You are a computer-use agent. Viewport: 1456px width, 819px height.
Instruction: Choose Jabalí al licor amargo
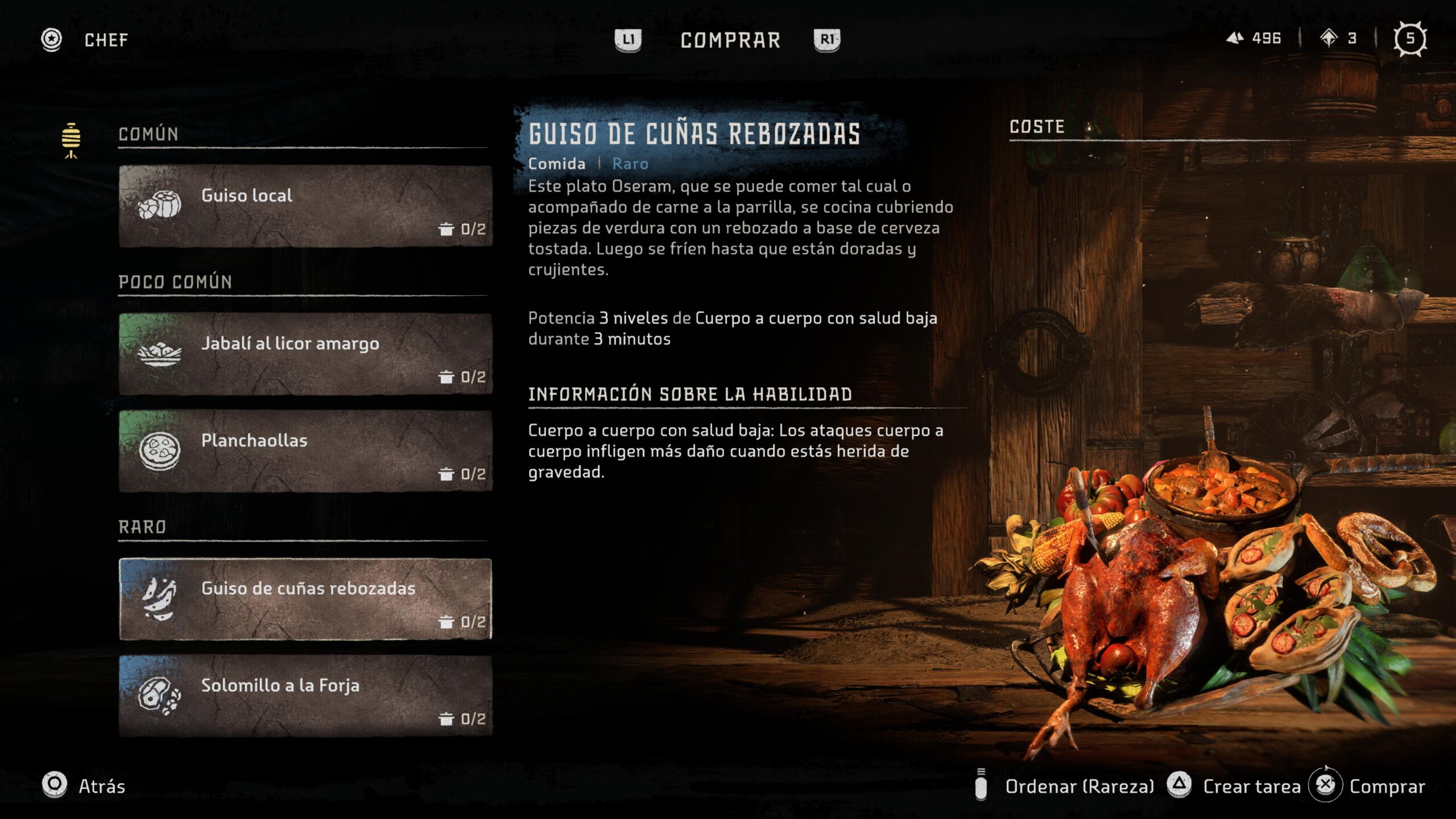tap(305, 354)
